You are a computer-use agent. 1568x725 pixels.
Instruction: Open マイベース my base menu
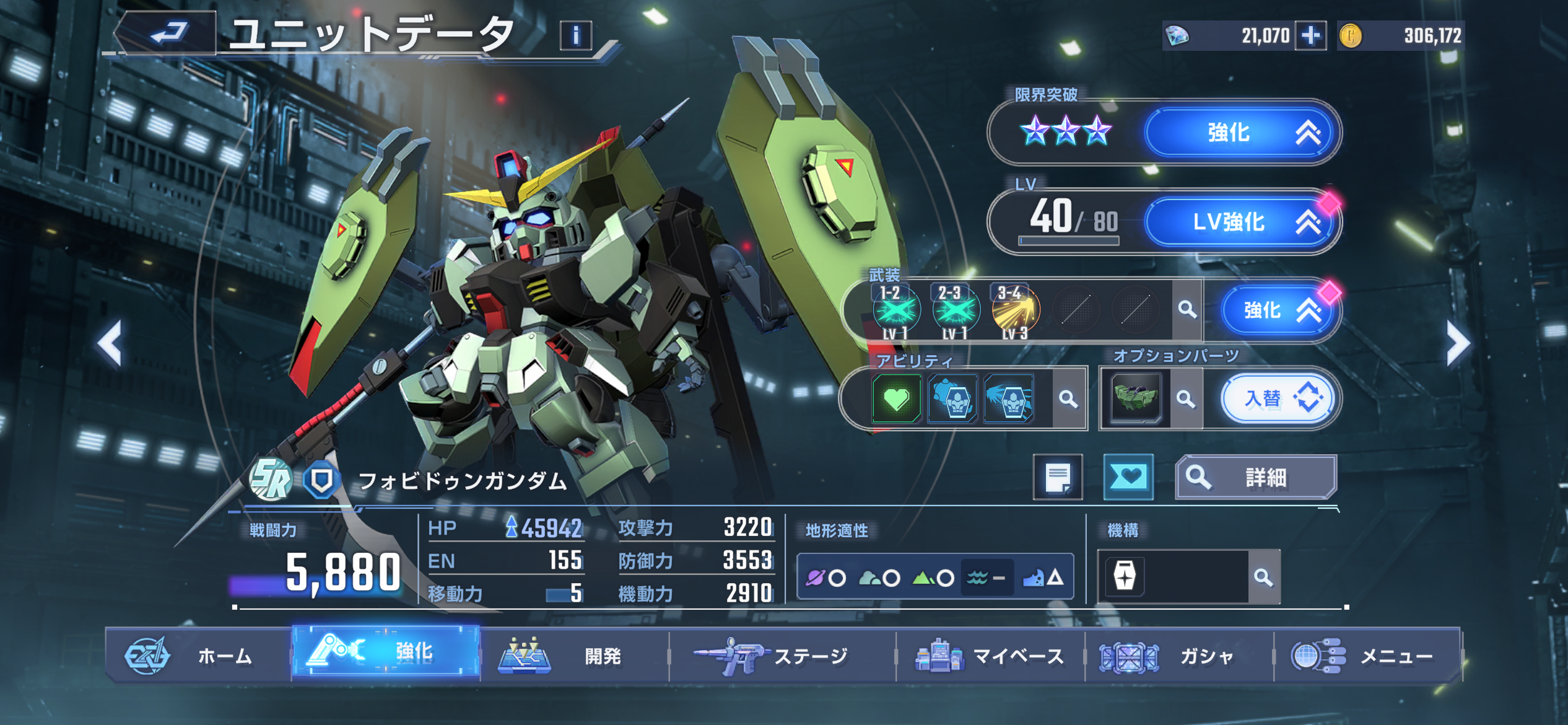pyautogui.click(x=990, y=656)
